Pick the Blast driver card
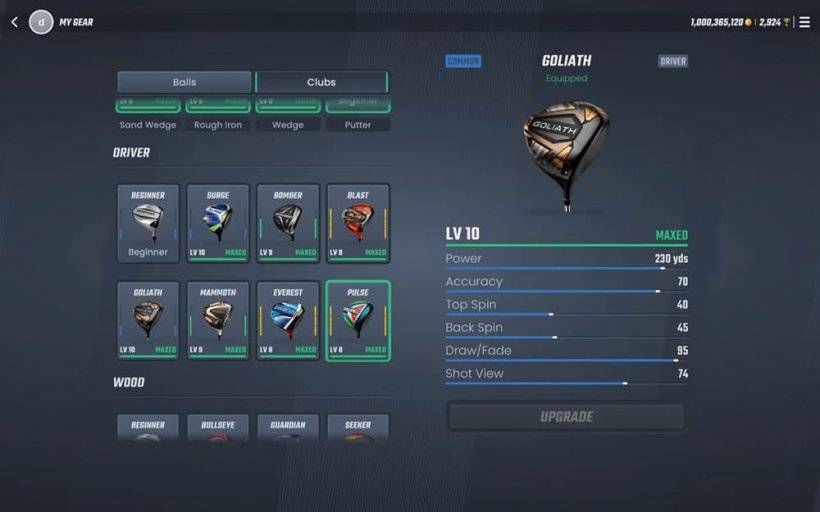The height and width of the screenshot is (512, 820). point(358,223)
